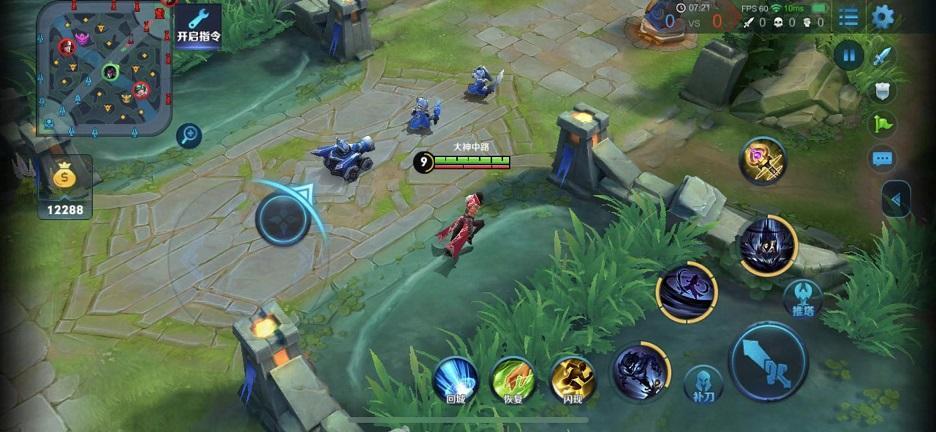This screenshot has width=936, height=432.
Task: Trigger the basic attack sword button
Action: click(768, 361)
